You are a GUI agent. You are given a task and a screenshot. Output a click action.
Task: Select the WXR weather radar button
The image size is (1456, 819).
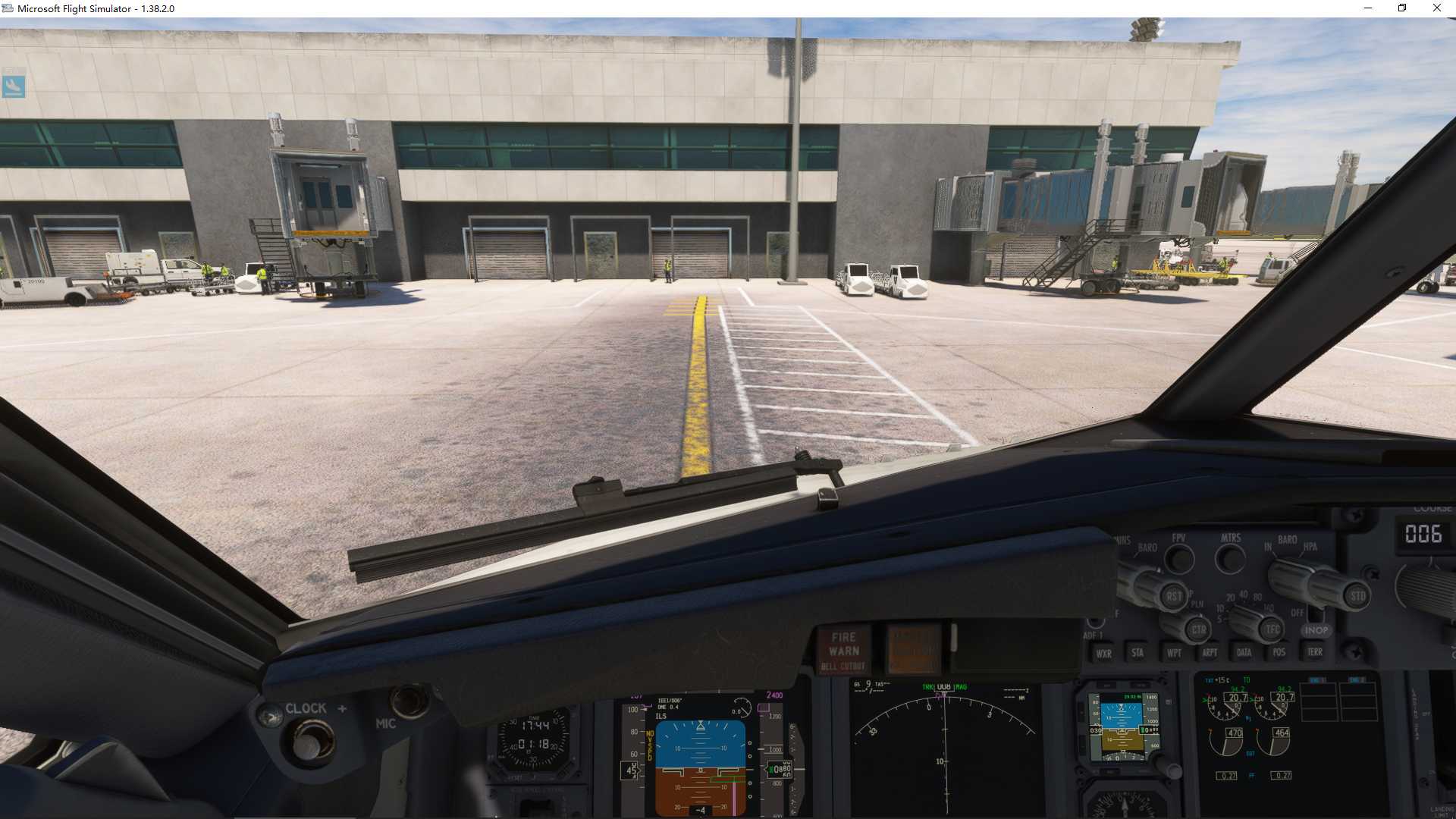1104,654
